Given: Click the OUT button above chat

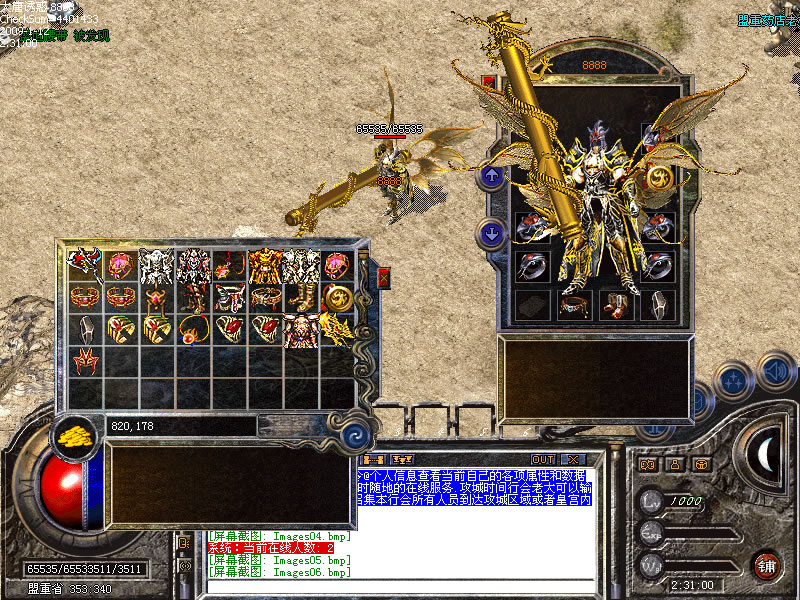Looking at the screenshot, I should [543, 459].
